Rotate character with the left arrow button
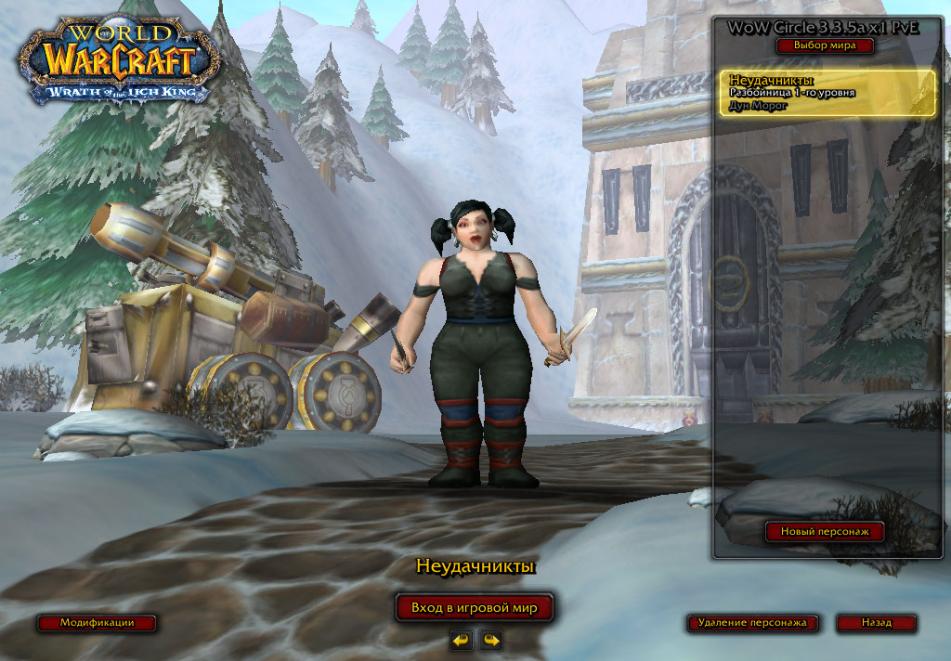This screenshot has width=951, height=661. click(x=460, y=640)
